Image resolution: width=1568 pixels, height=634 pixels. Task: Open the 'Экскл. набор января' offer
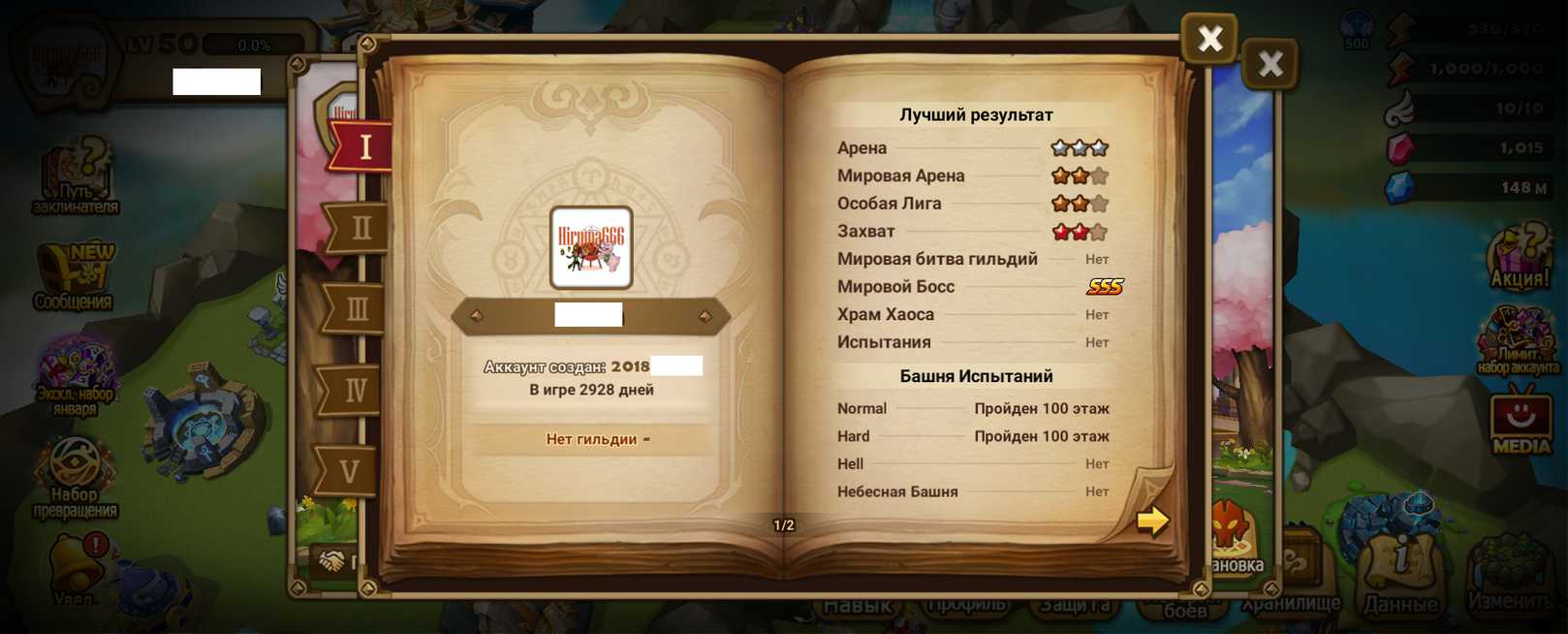point(76,373)
